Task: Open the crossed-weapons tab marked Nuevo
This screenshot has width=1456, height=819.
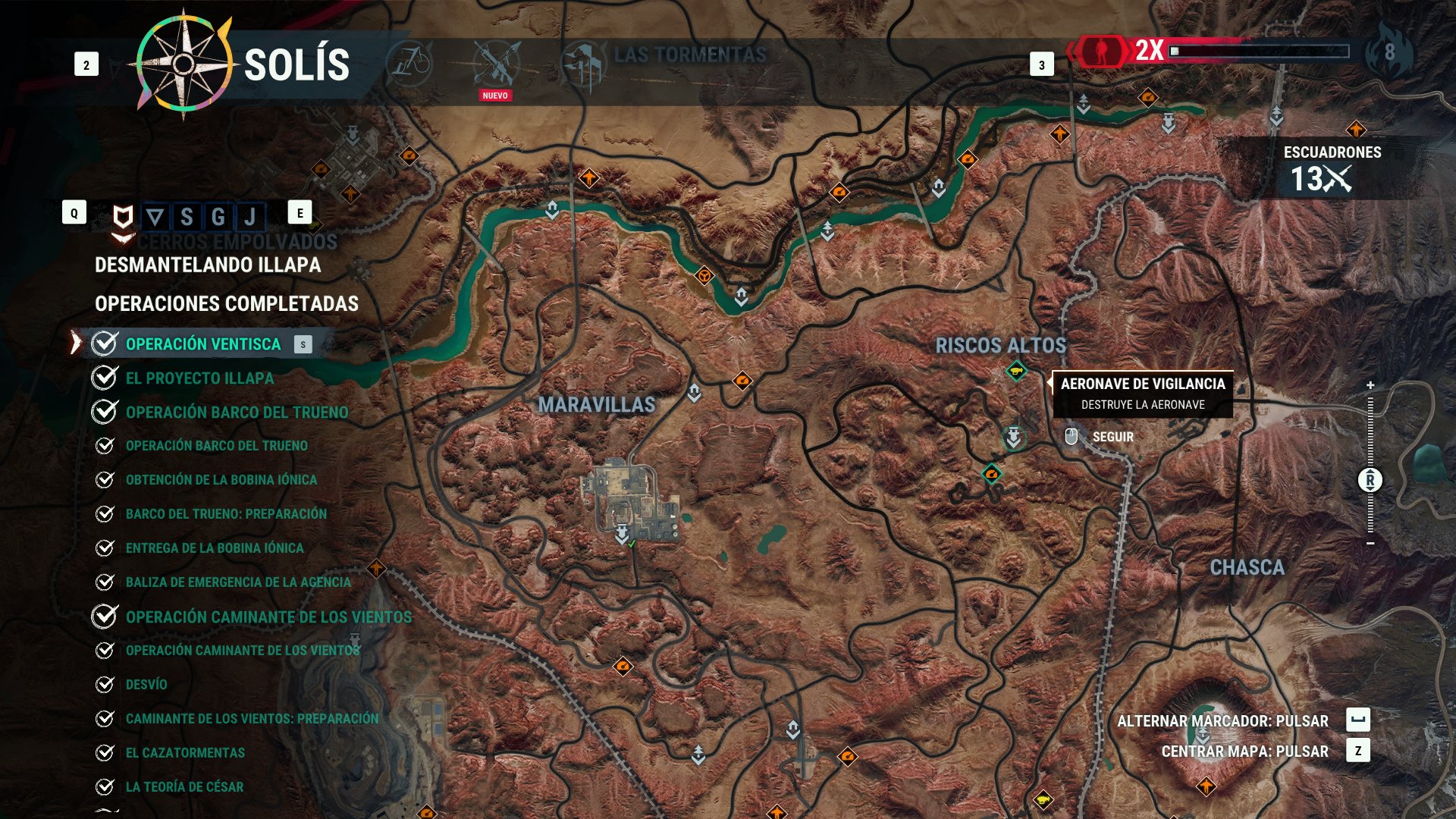Action: click(496, 64)
